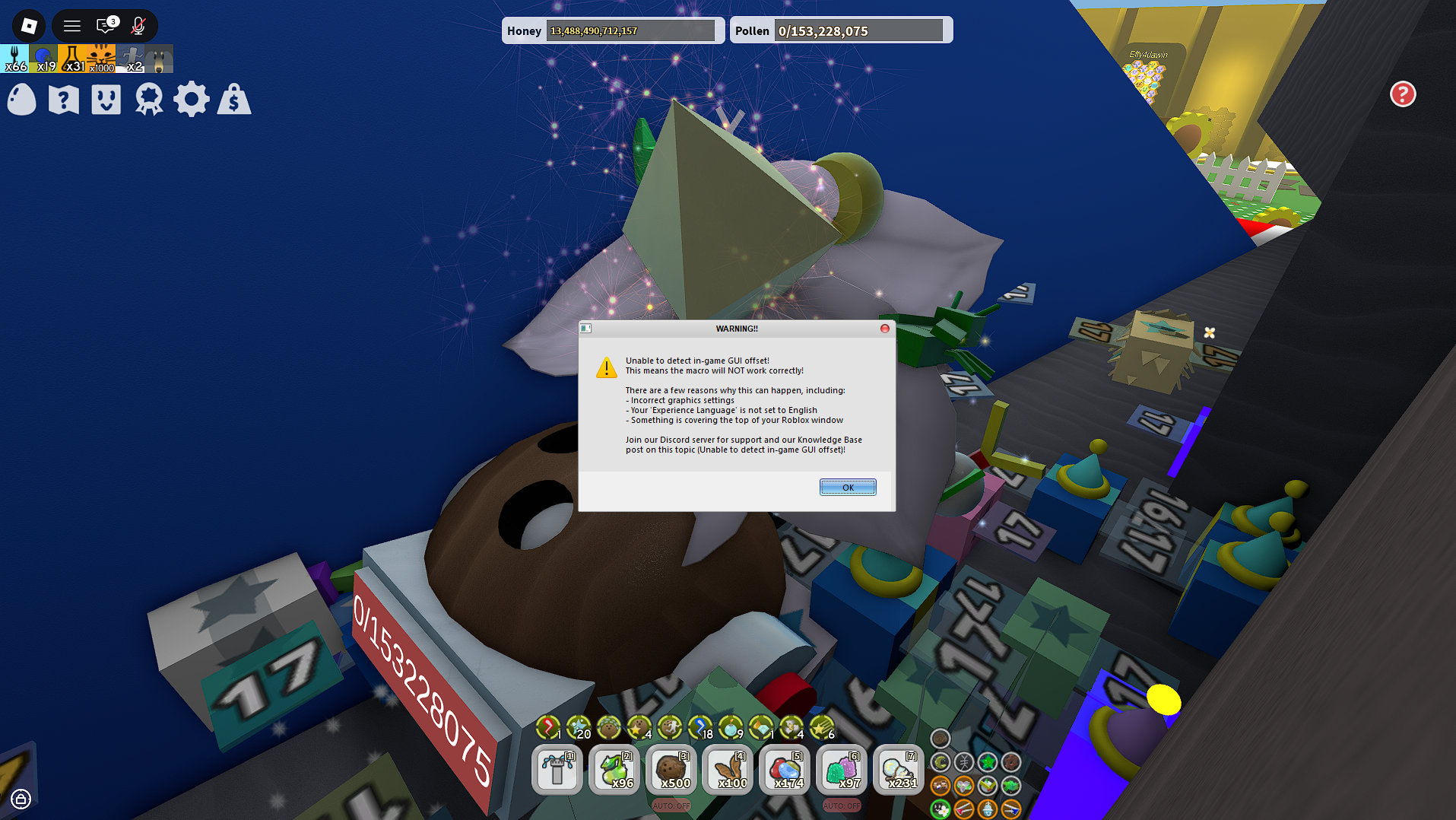Viewport: 1456px width, 820px height.
Task: Use the moon charm in slot 7
Action: 898,770
